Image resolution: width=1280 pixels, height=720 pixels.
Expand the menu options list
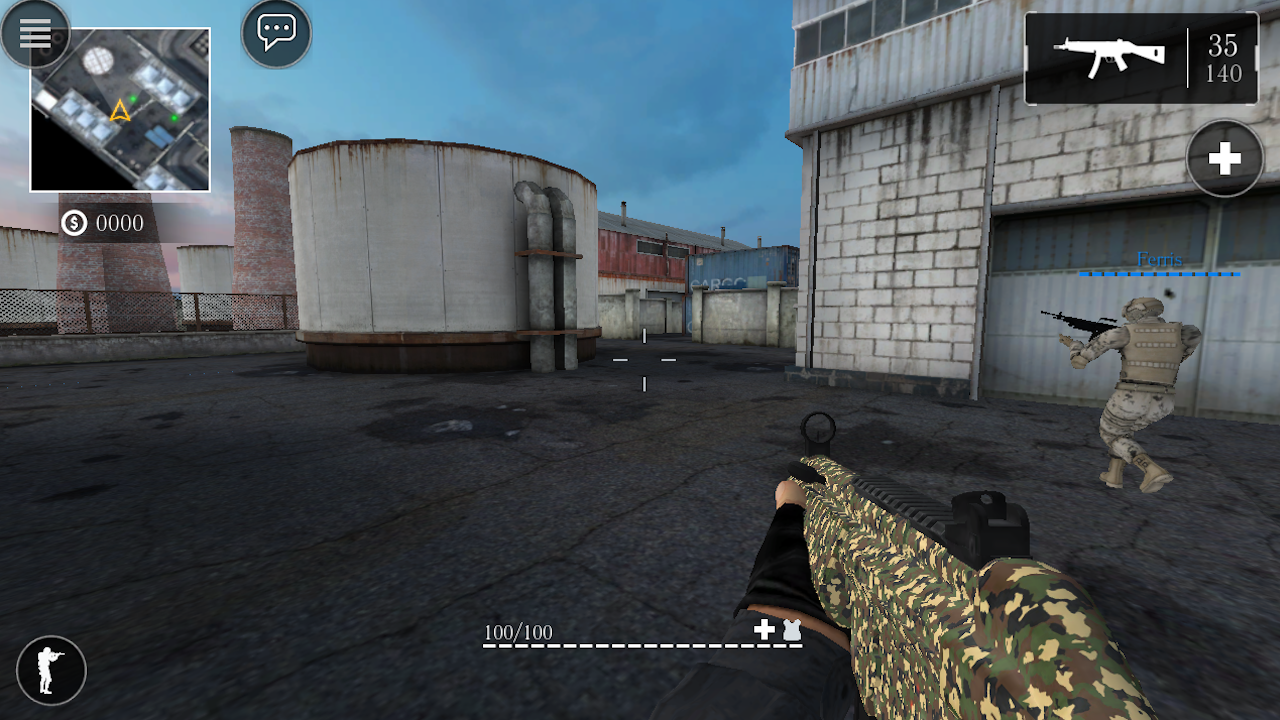[35, 33]
